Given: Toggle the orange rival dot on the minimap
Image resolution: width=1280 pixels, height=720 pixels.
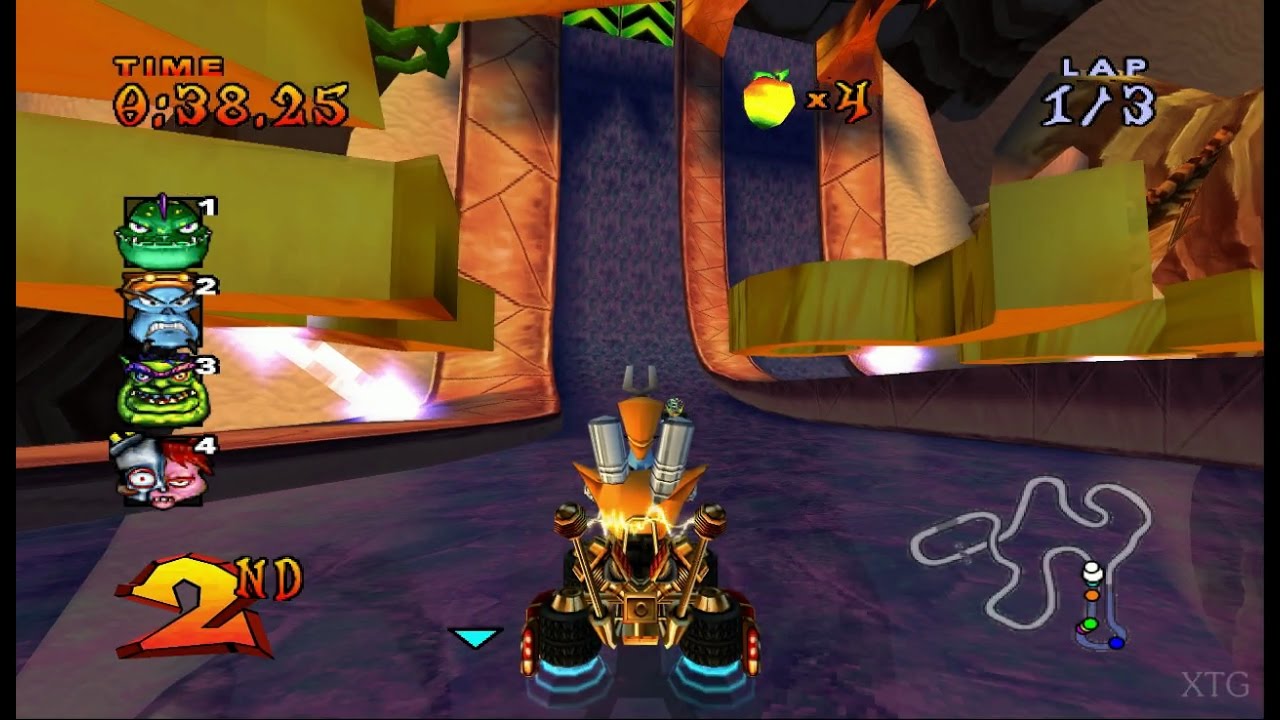Looking at the screenshot, I should click(1091, 595).
